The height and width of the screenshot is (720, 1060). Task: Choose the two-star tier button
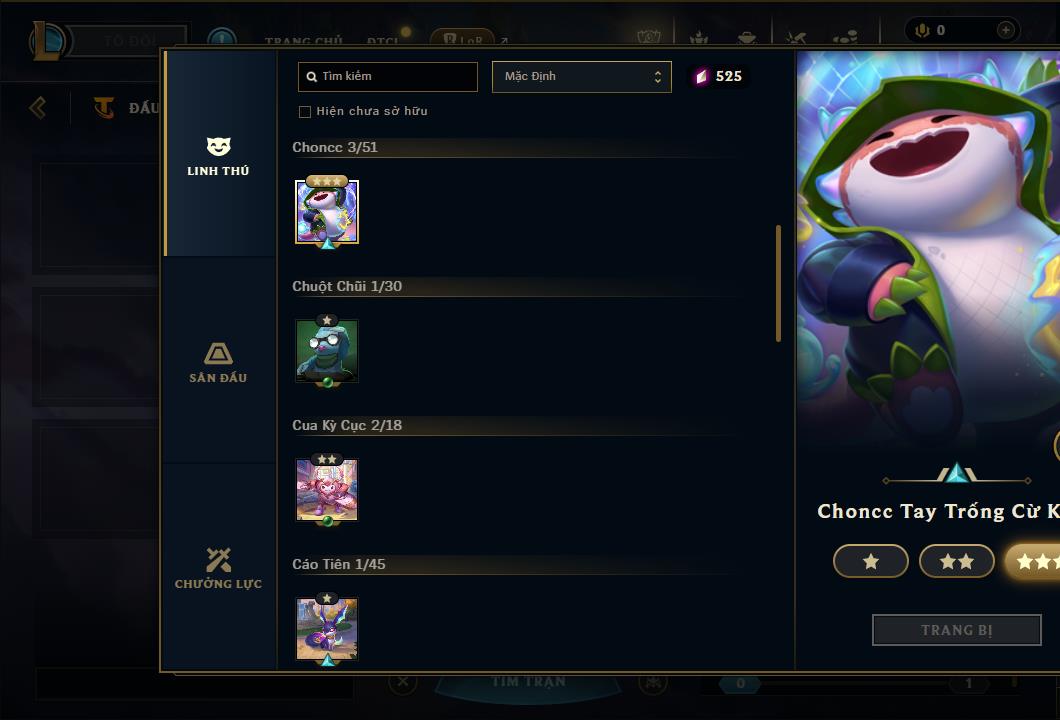pos(956,561)
